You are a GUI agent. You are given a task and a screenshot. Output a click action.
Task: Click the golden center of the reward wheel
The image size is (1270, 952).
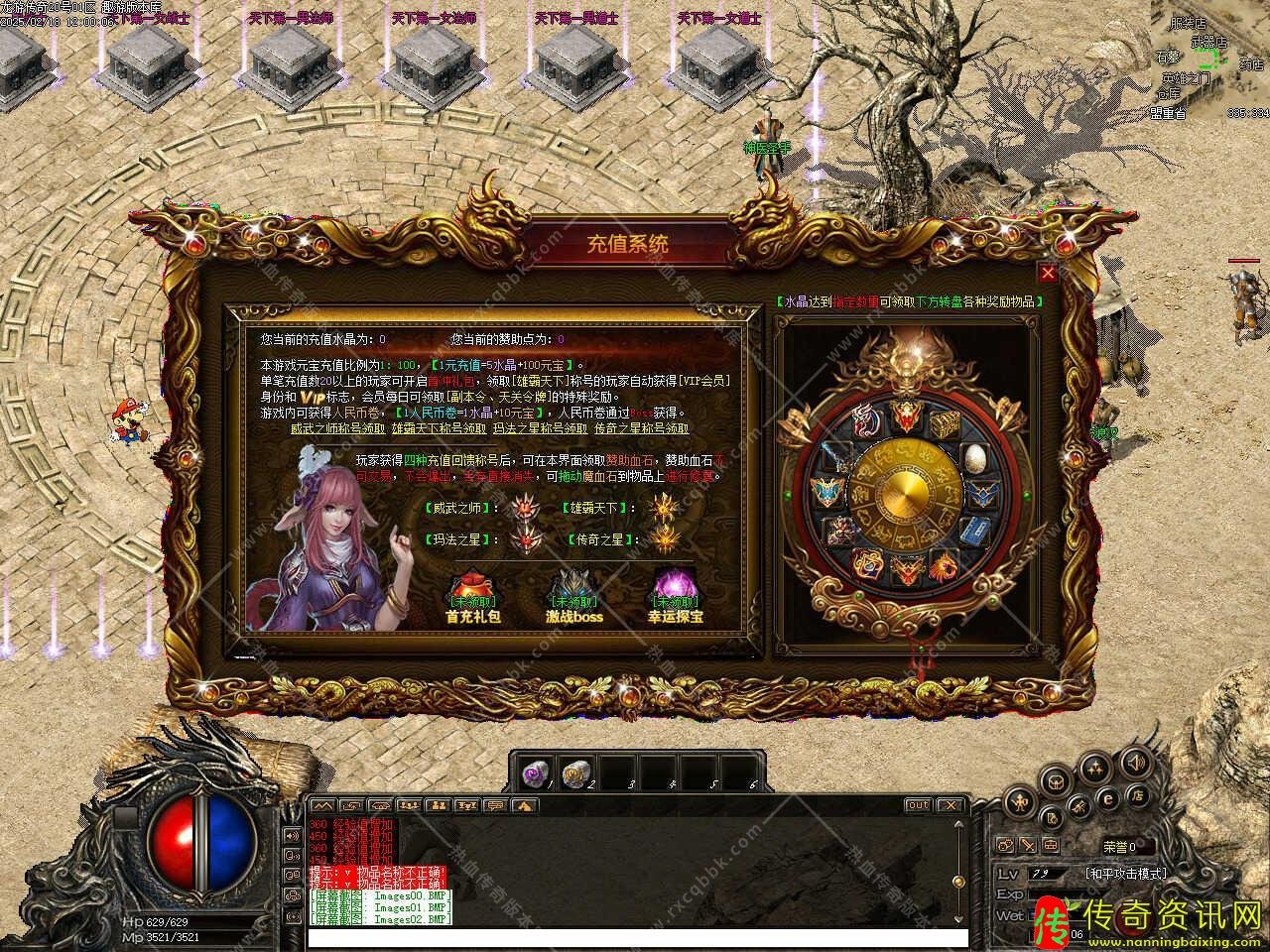pyautogui.click(x=905, y=493)
